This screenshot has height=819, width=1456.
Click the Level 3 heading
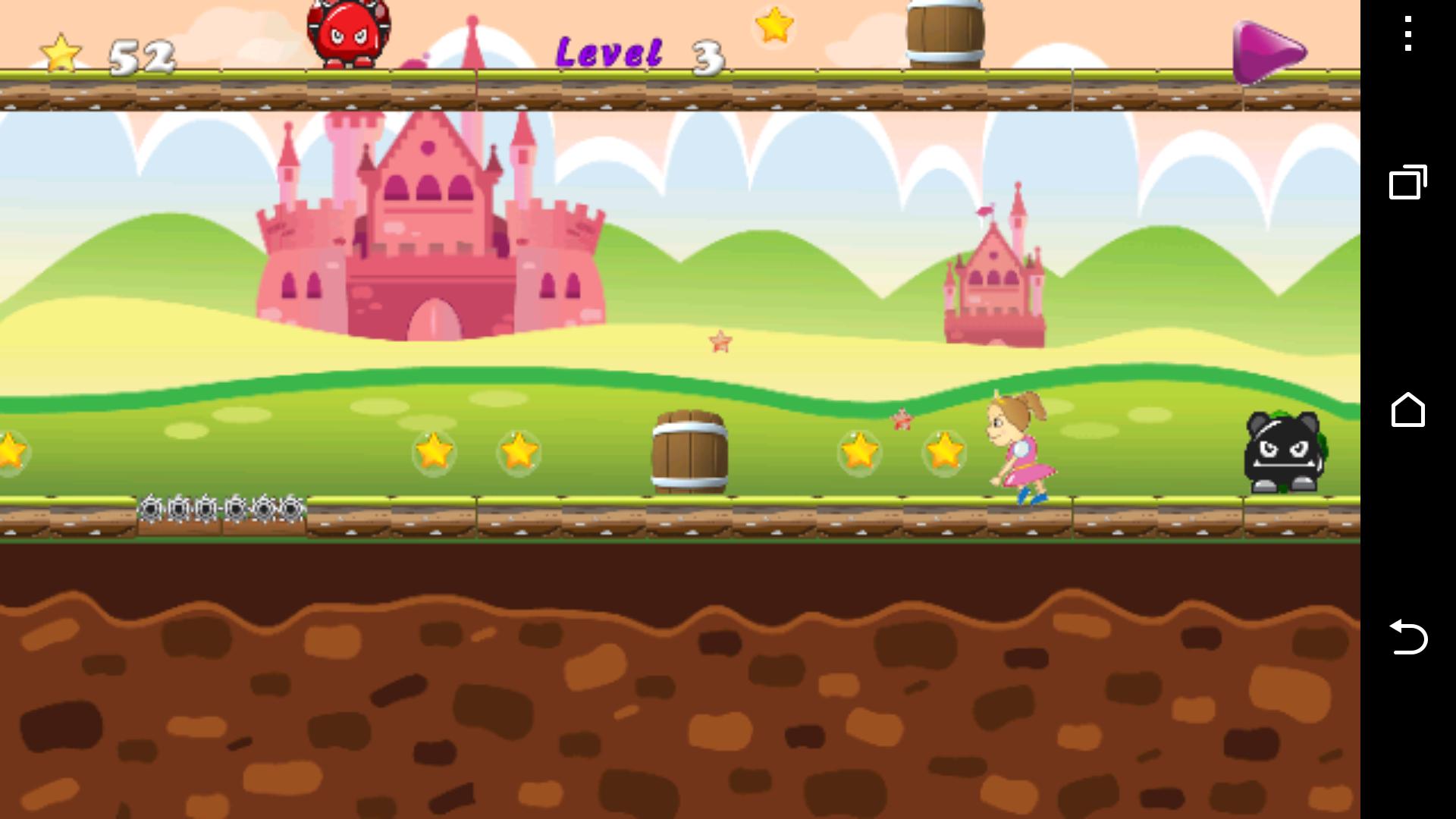[637, 53]
